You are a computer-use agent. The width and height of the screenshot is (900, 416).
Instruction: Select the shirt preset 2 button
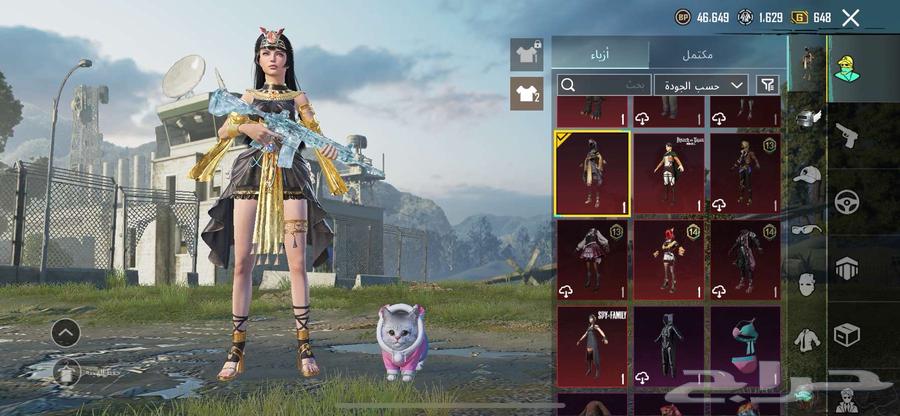click(526, 95)
